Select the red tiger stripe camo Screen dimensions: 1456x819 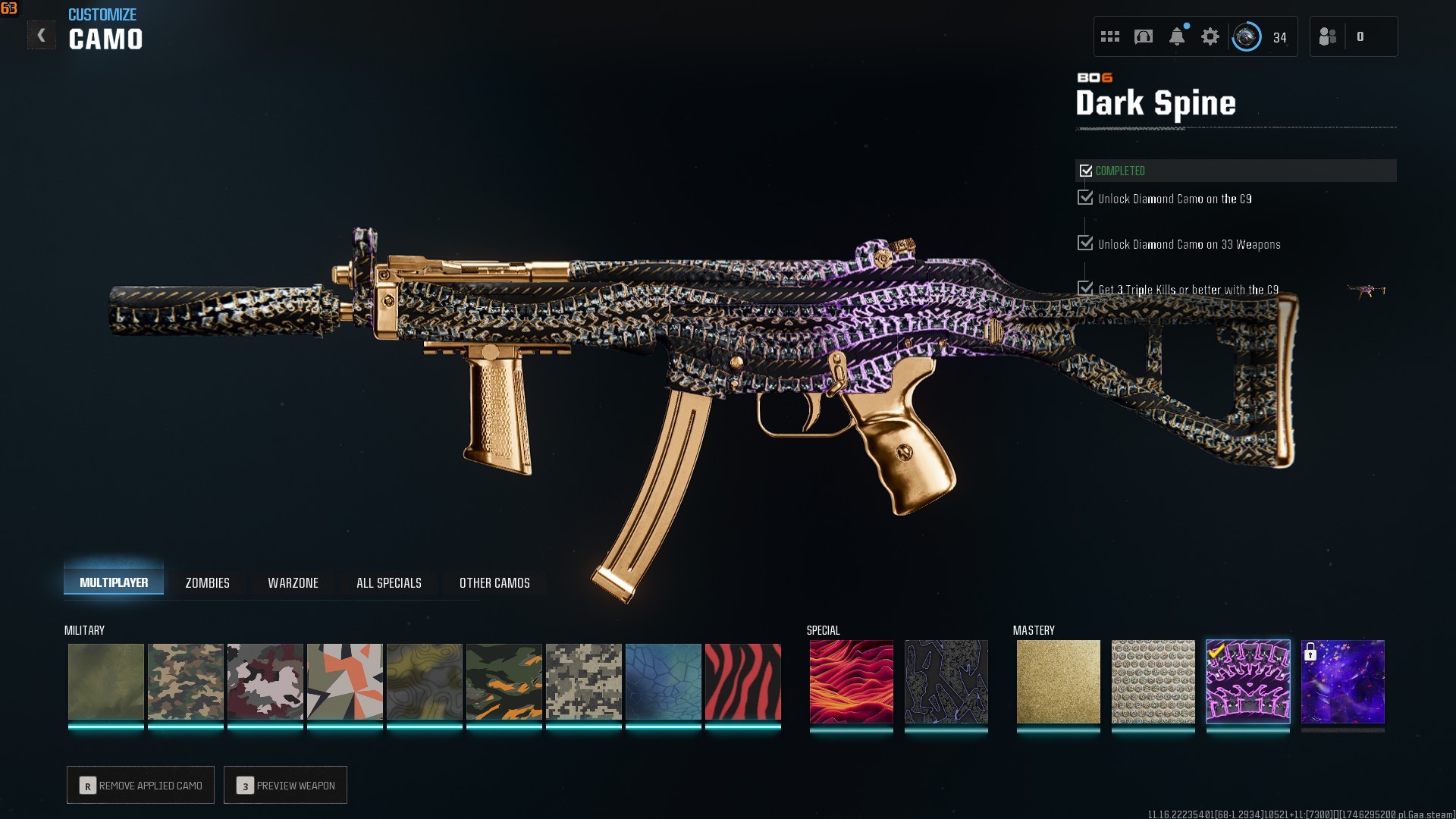pyautogui.click(x=742, y=681)
